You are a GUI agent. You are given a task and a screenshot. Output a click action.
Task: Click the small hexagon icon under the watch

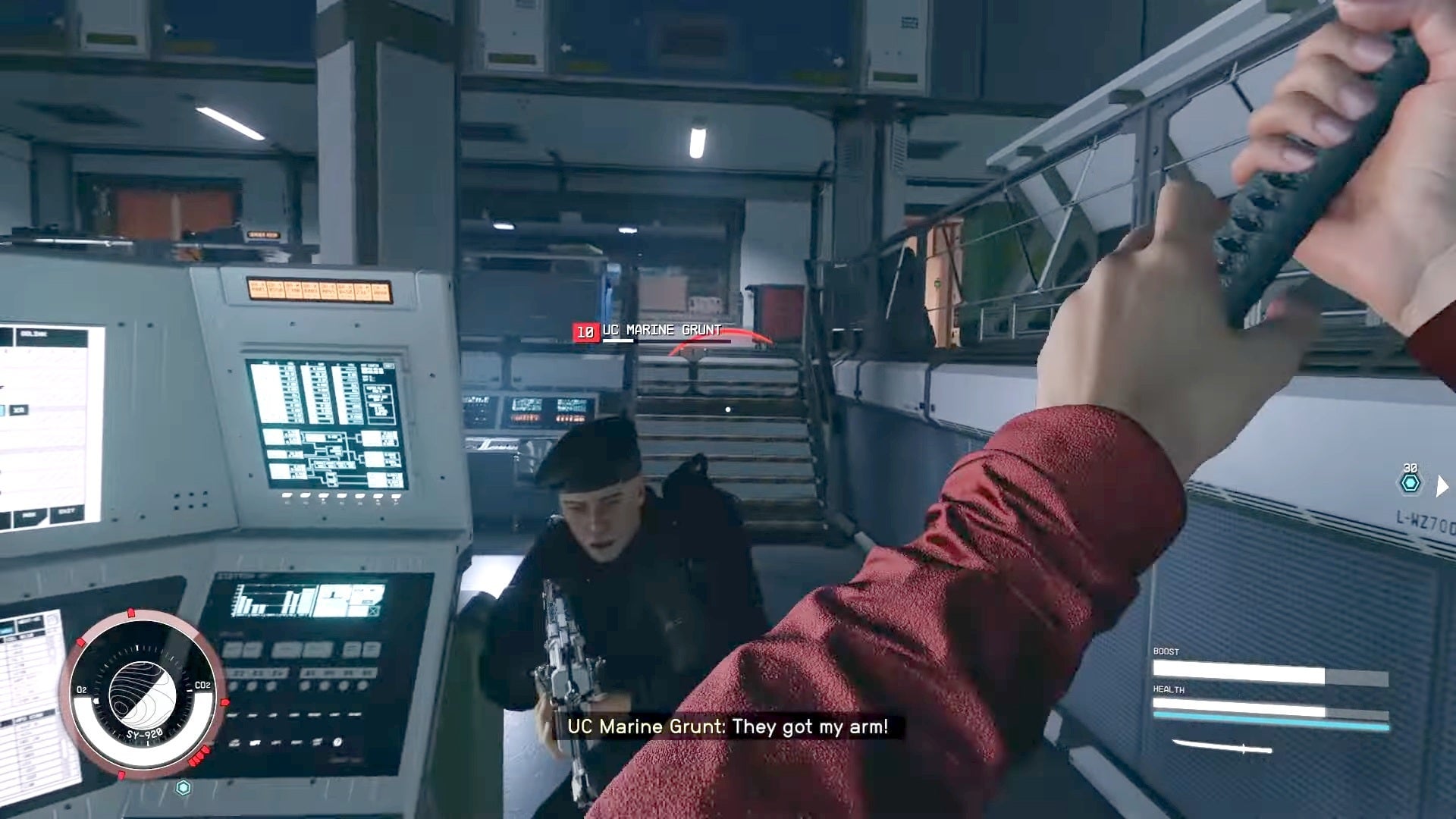[183, 788]
